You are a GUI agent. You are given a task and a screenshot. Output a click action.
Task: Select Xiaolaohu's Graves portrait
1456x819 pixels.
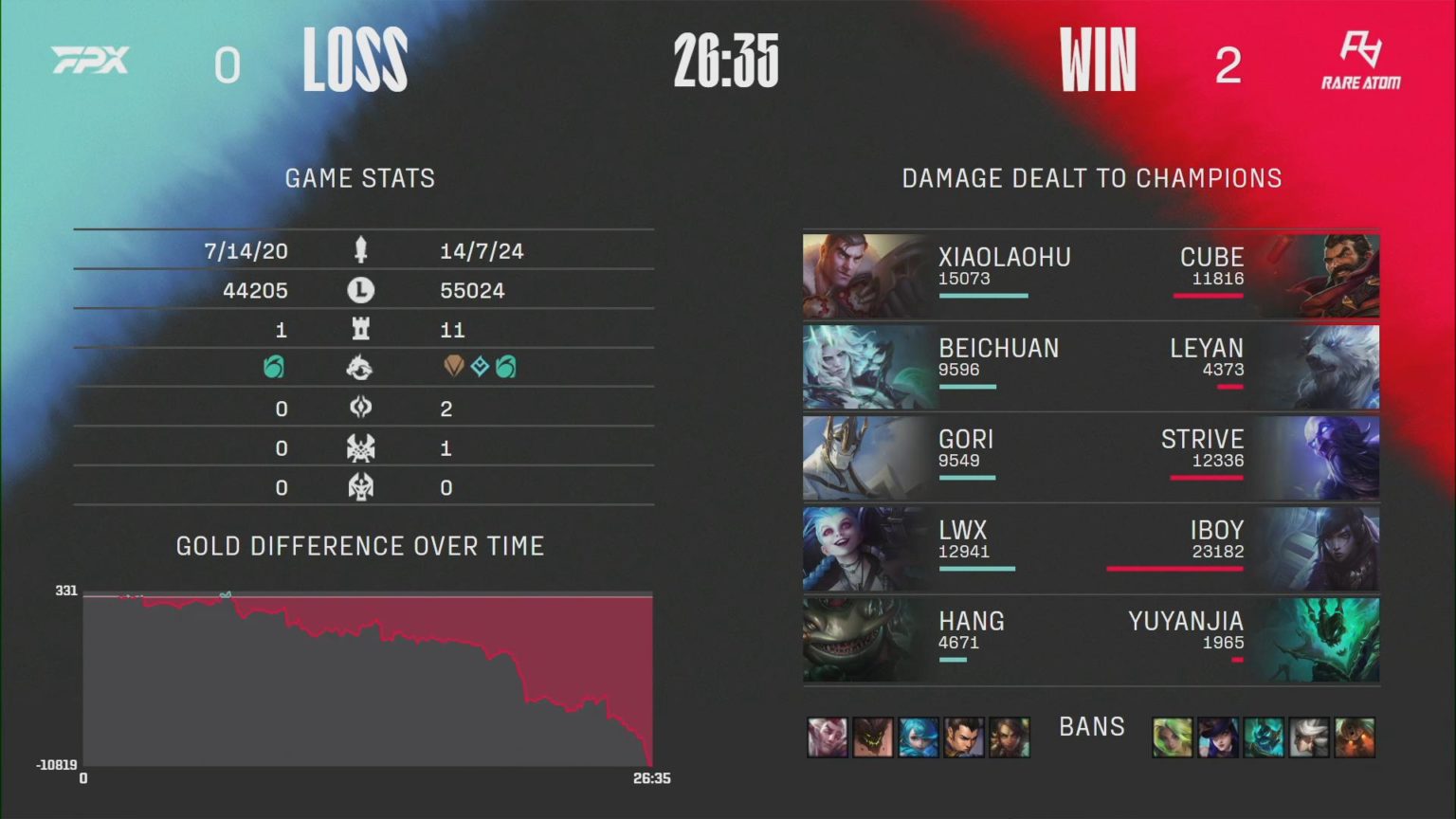(x=861, y=275)
